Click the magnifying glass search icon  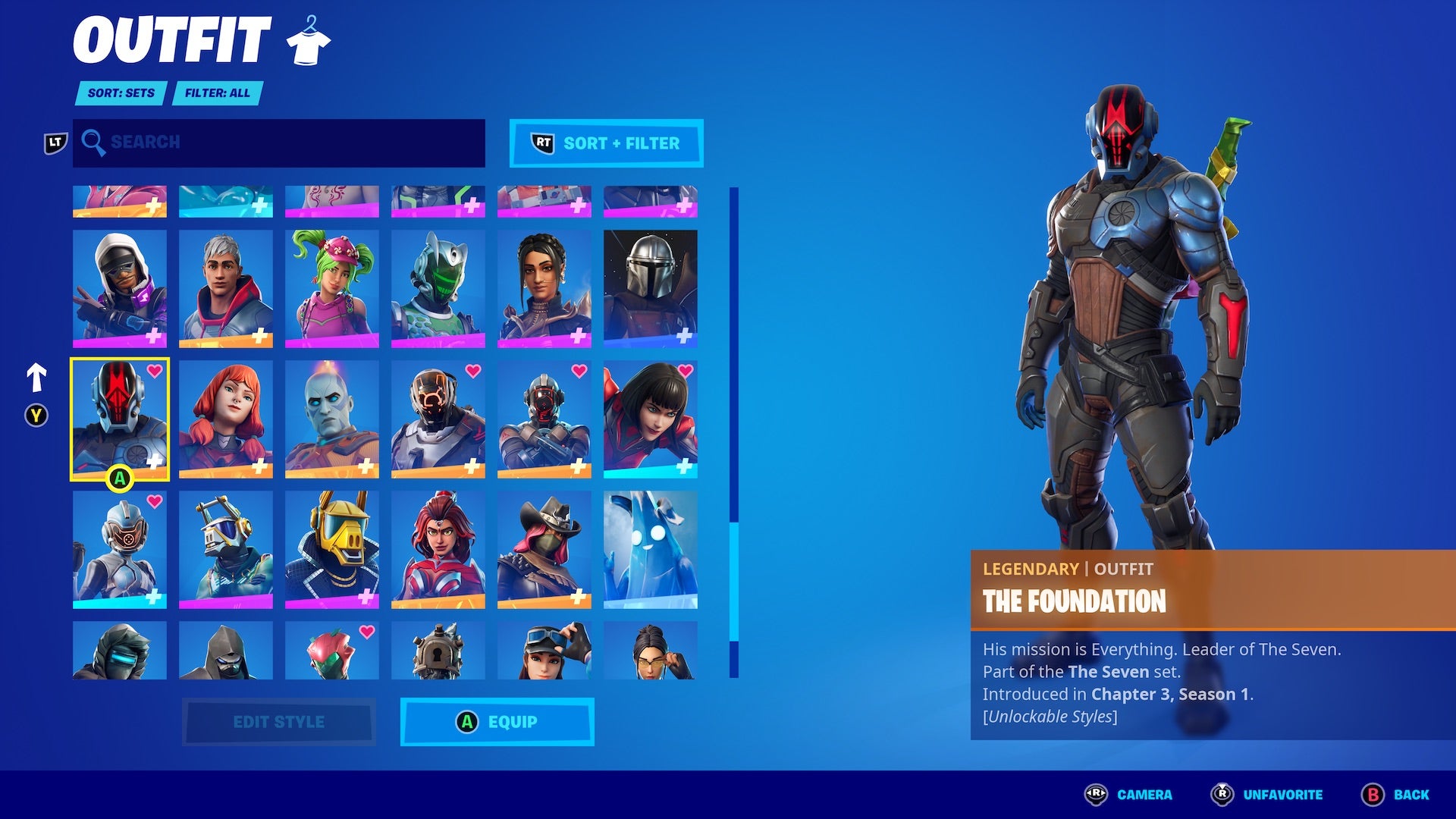tap(93, 143)
